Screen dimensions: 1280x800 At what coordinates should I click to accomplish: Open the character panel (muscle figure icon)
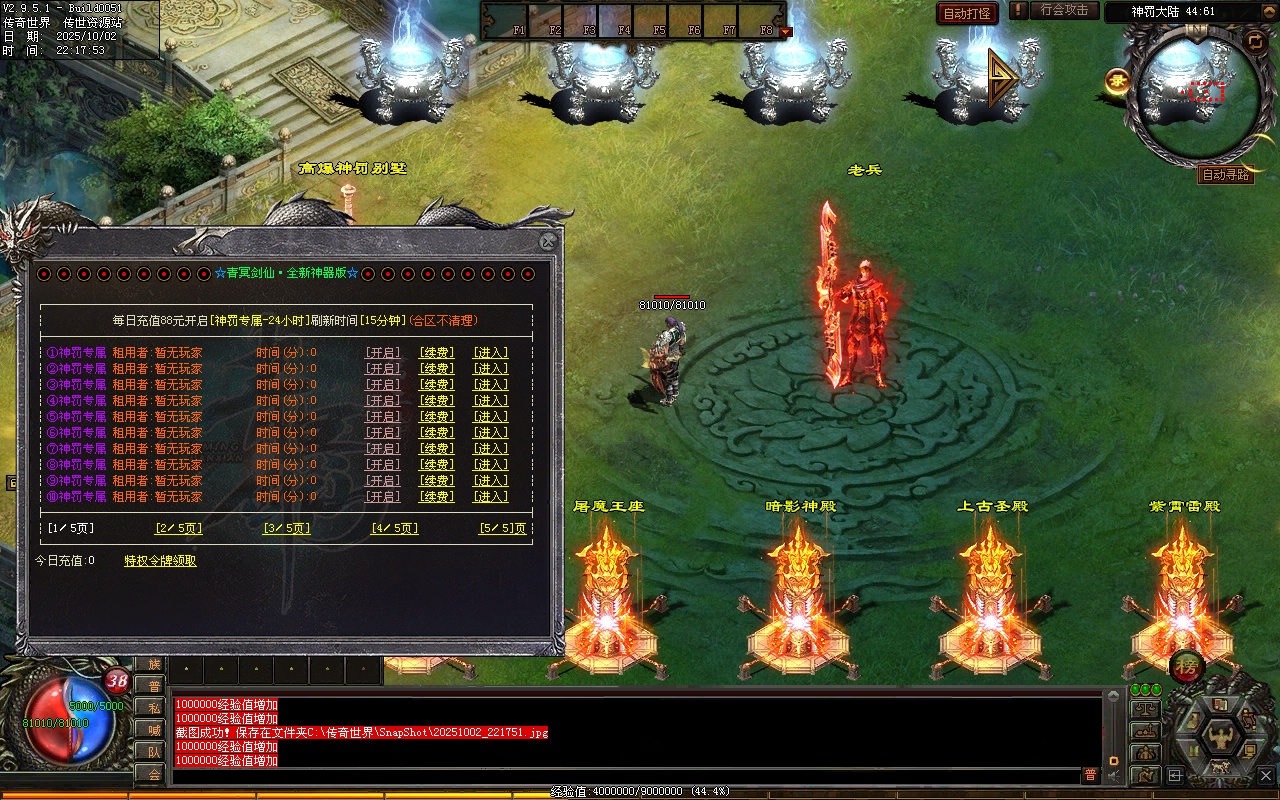(1219, 738)
